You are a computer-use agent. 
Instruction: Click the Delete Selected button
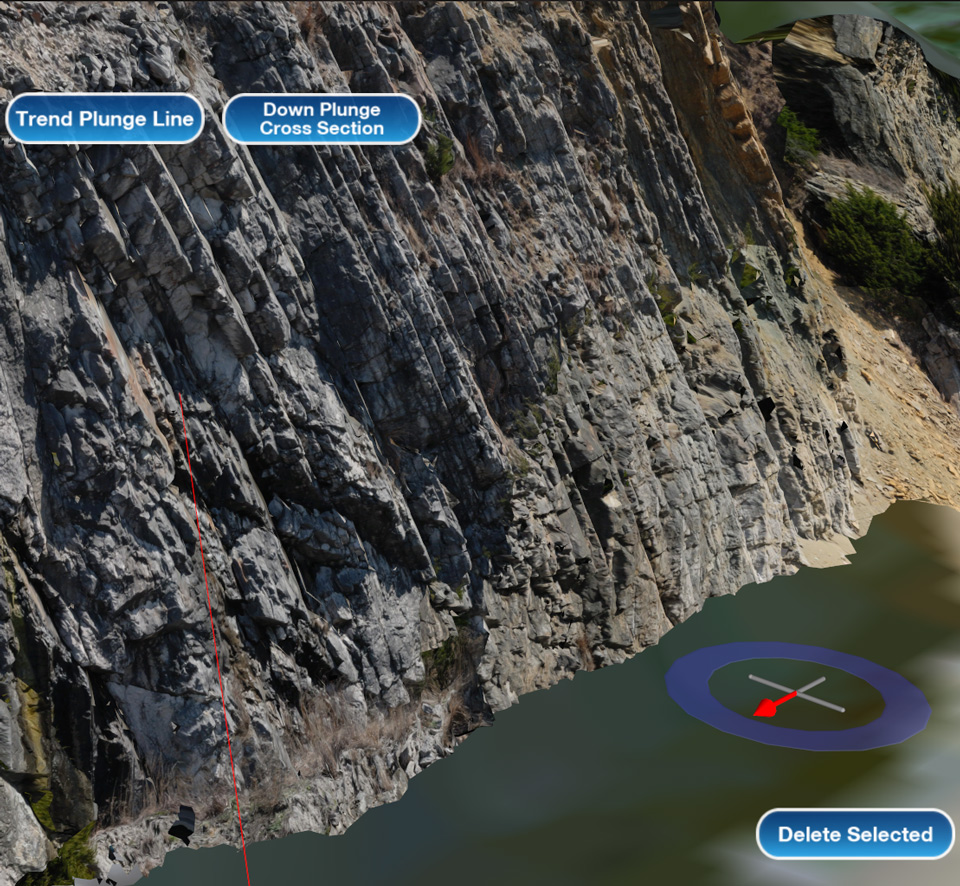coord(855,834)
